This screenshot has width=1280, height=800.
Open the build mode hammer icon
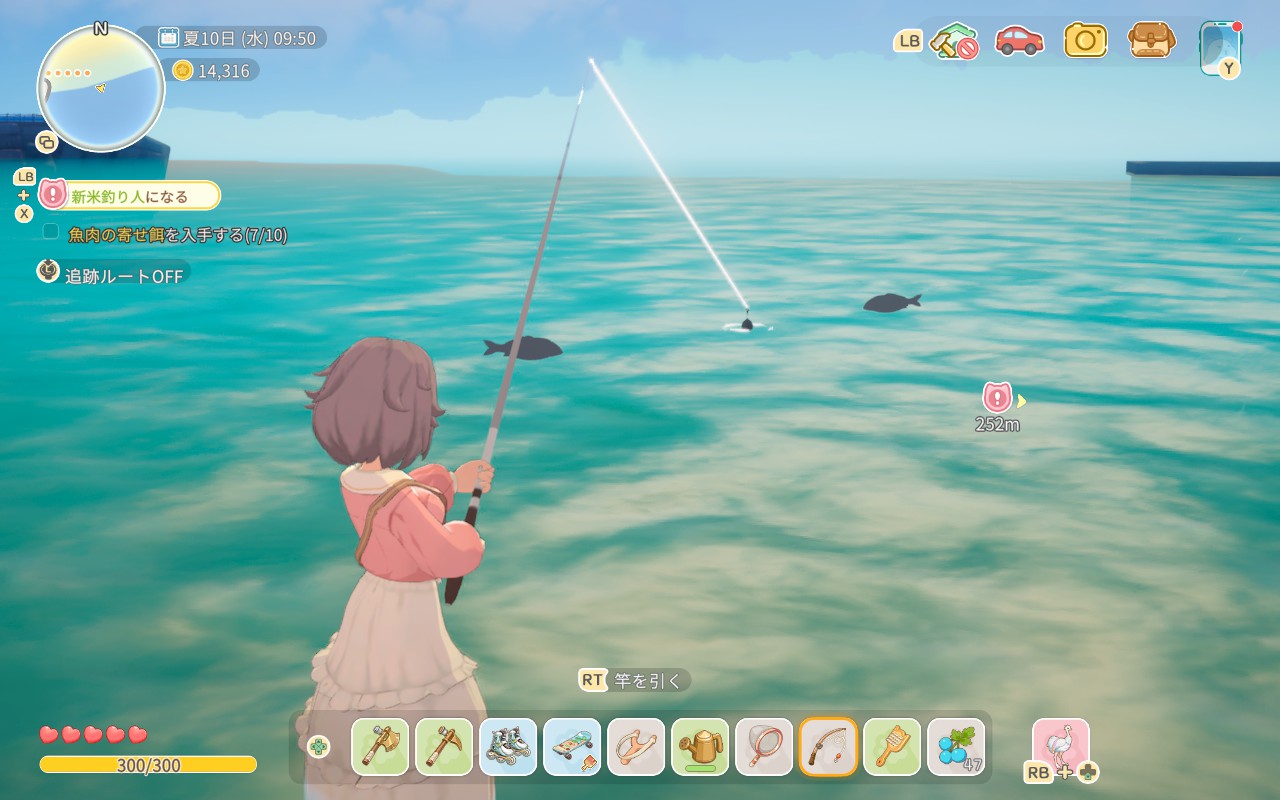[952, 41]
